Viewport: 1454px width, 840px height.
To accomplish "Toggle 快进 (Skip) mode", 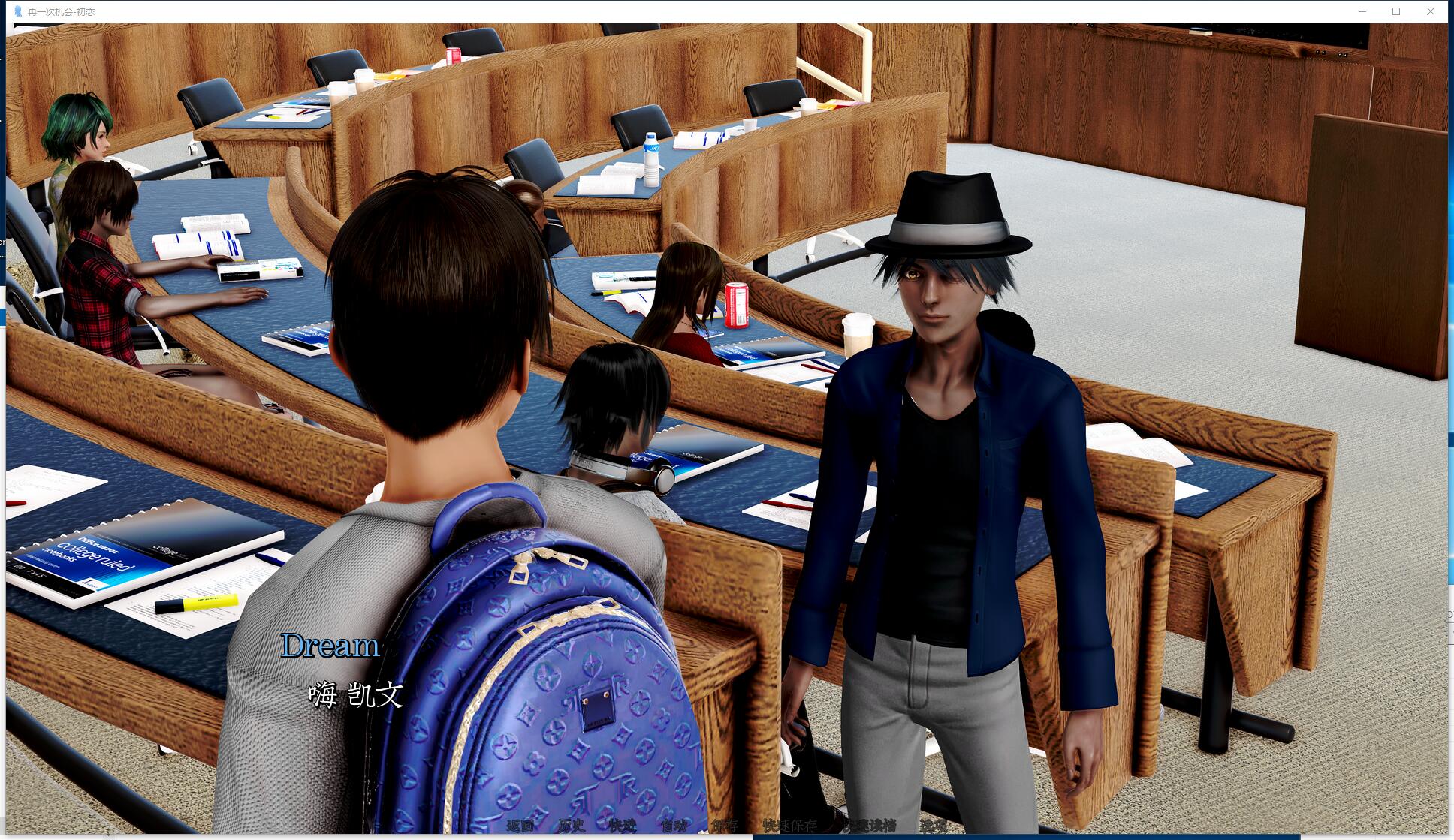I will [622, 826].
